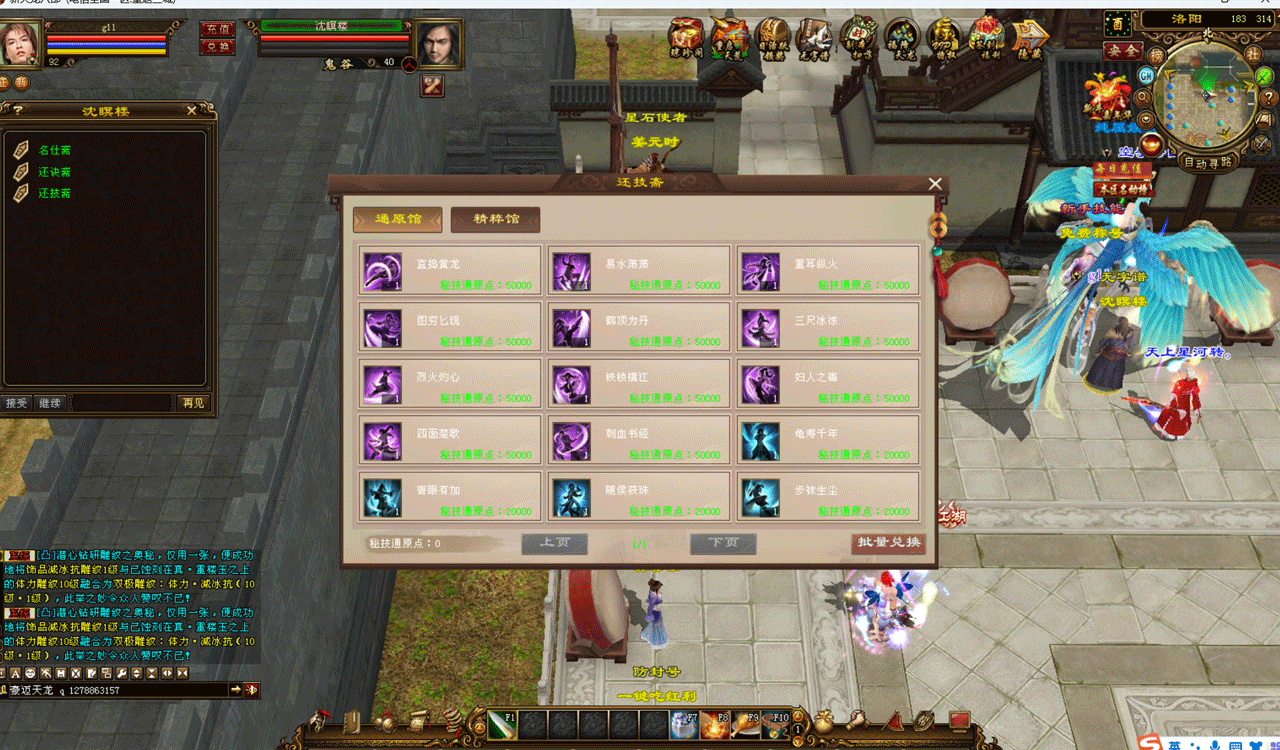
Task: Pick the 三尺冰冻 skill entry
Action: tap(828, 328)
